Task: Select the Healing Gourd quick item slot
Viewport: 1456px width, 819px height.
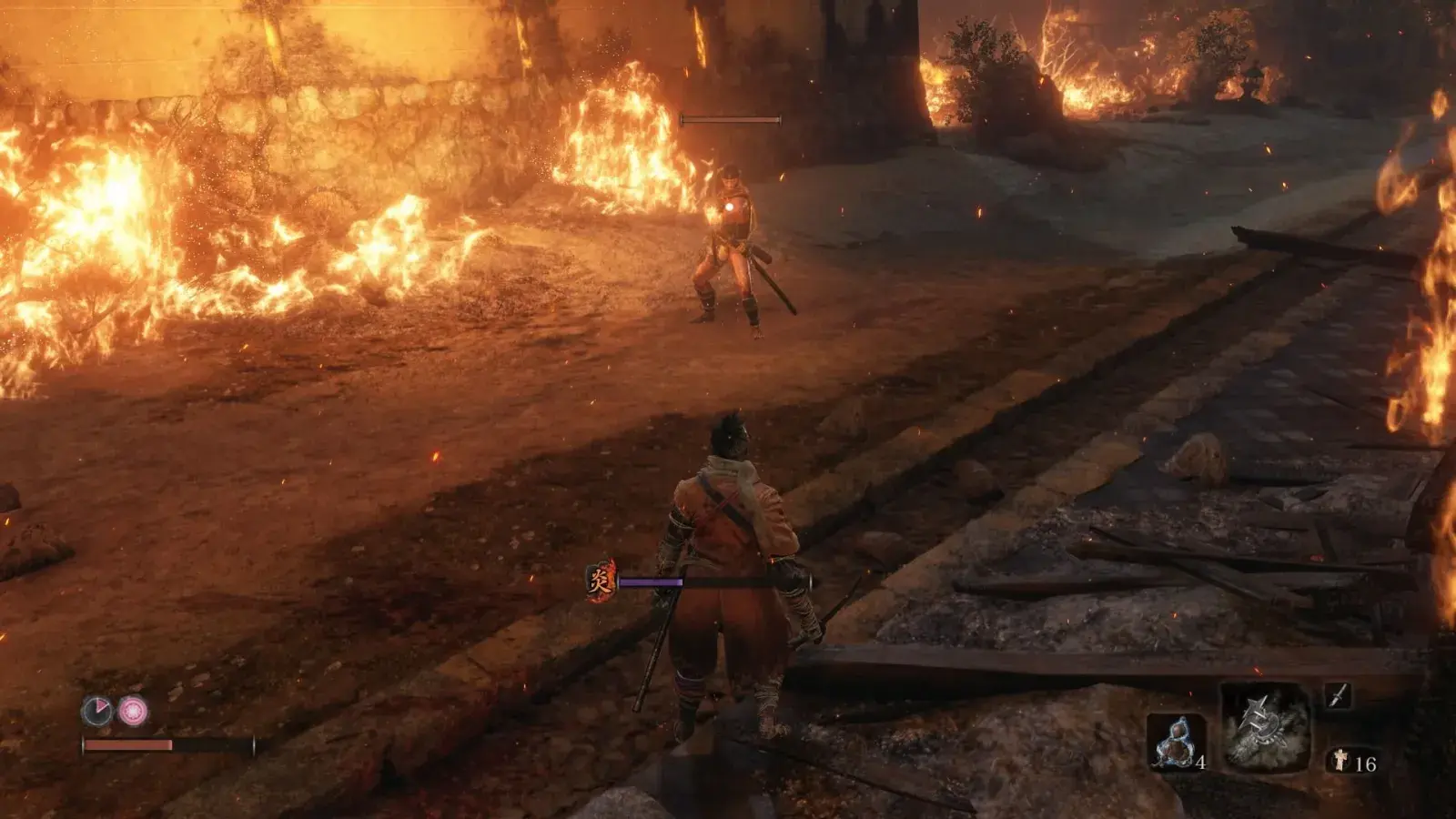Action: tap(1176, 741)
